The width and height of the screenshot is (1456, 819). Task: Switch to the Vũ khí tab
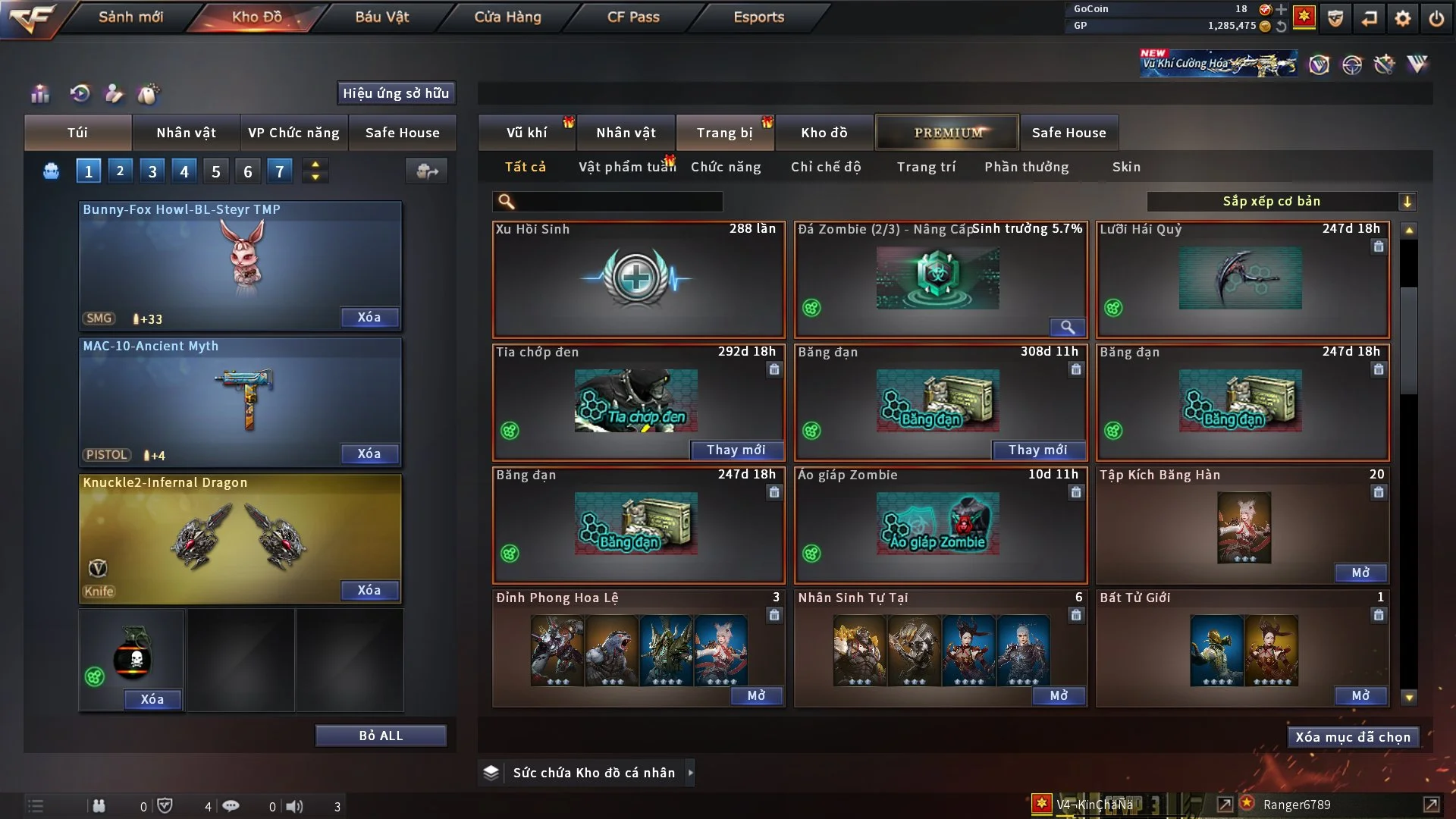526,133
